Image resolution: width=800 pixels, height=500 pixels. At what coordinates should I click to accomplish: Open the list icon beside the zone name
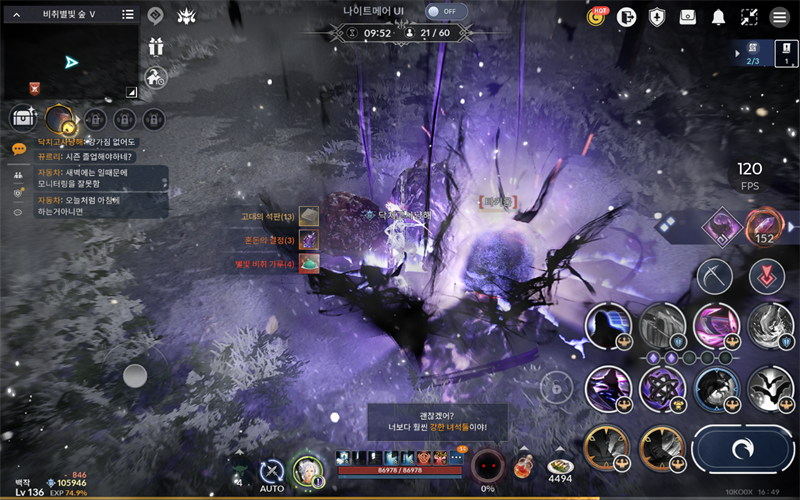(128, 15)
